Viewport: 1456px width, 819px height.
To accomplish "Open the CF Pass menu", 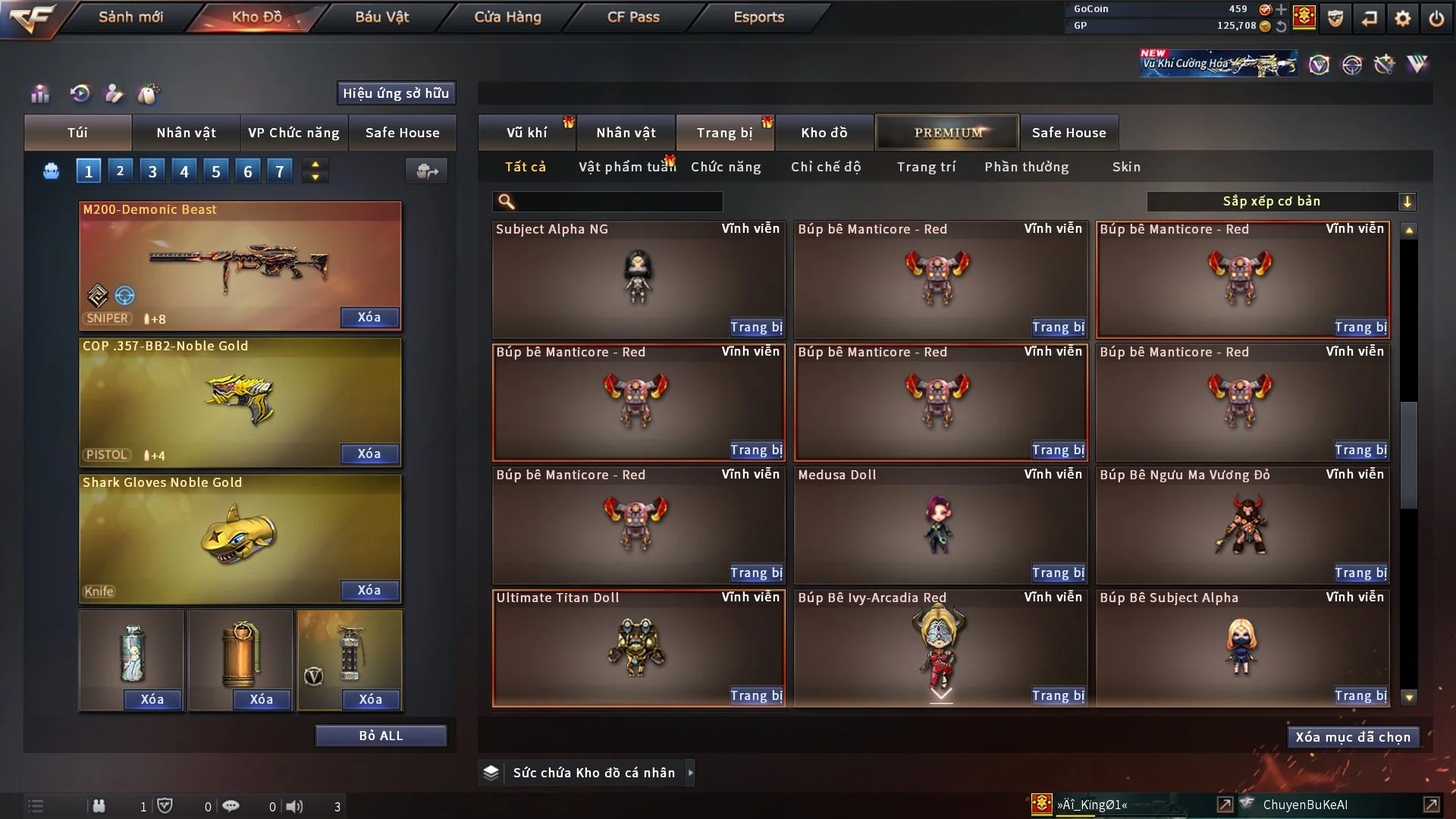I will [633, 17].
